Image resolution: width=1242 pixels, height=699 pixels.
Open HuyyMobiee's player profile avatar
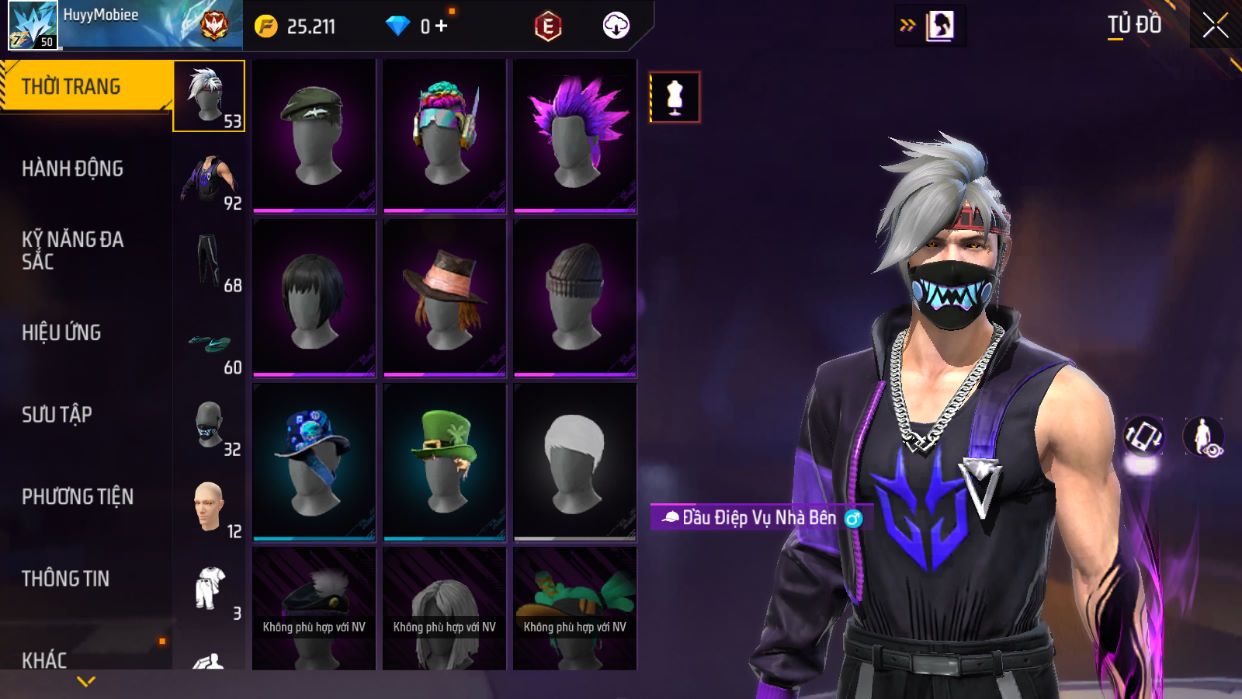pos(32,26)
